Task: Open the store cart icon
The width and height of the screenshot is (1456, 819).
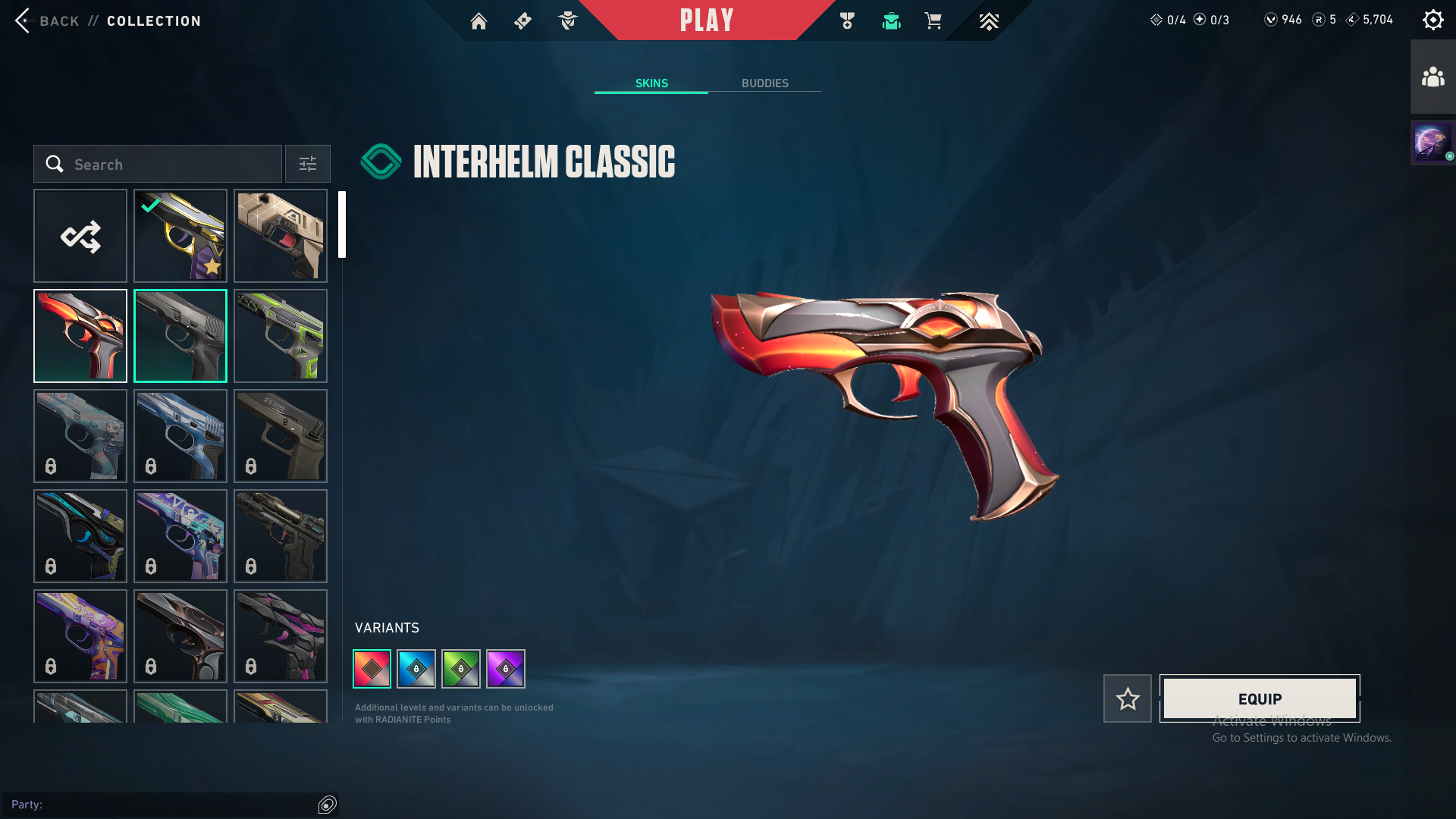Action: pyautogui.click(x=933, y=21)
